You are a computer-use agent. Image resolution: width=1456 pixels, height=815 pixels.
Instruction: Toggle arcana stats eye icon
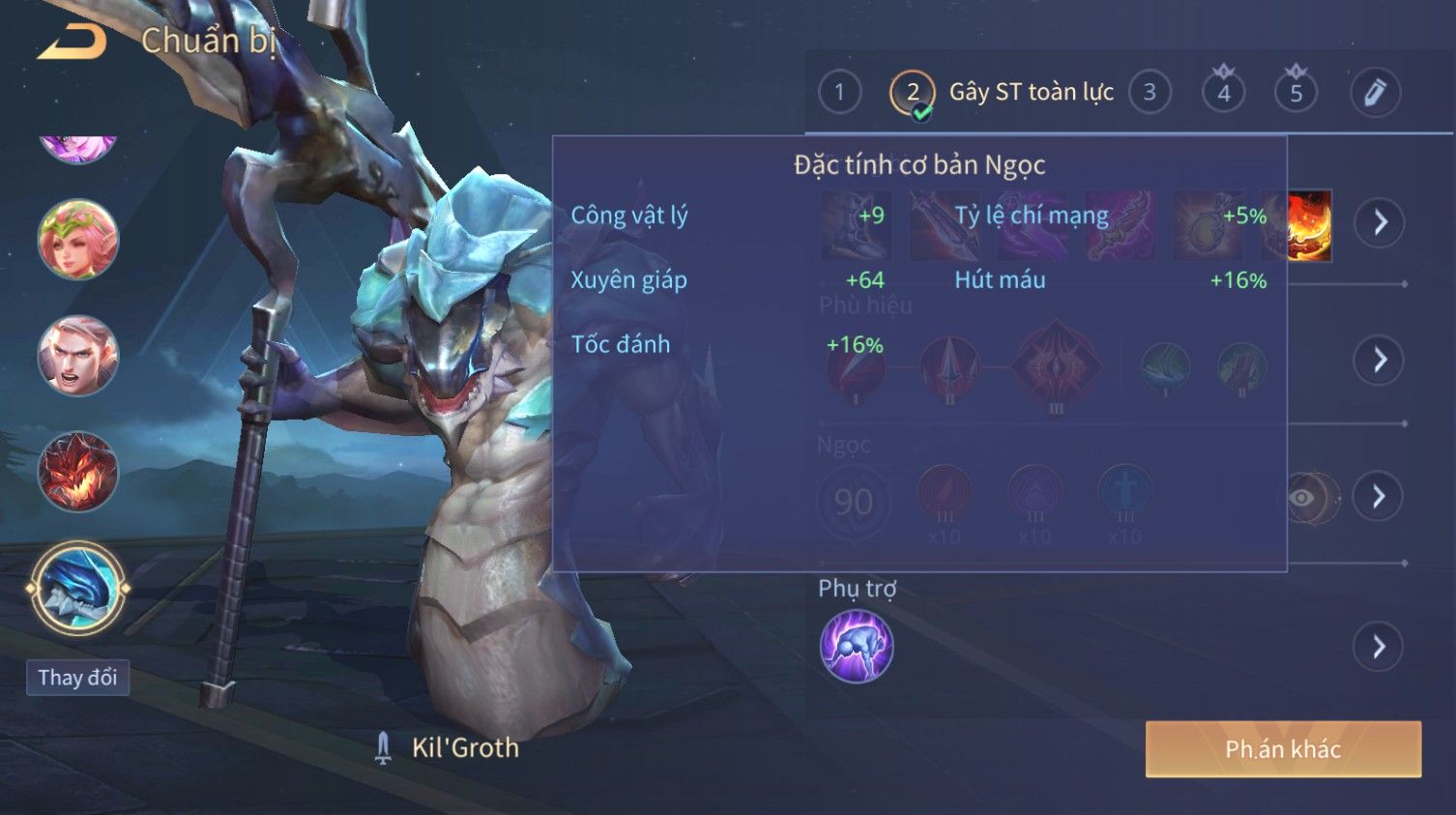(1304, 498)
